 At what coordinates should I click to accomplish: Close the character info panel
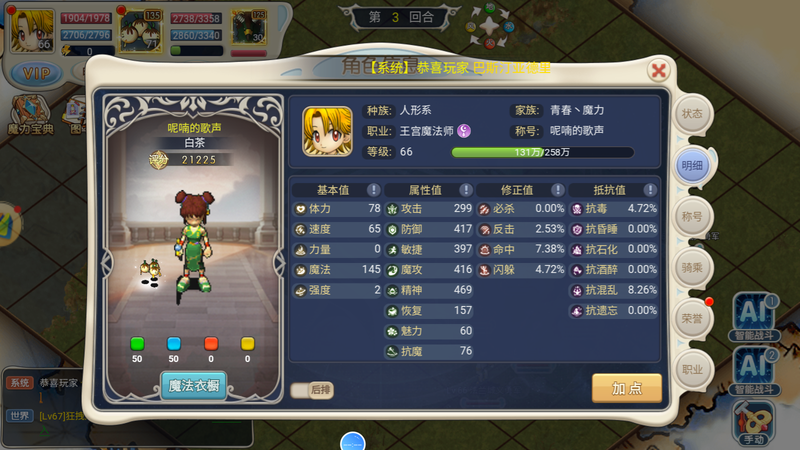tap(658, 70)
